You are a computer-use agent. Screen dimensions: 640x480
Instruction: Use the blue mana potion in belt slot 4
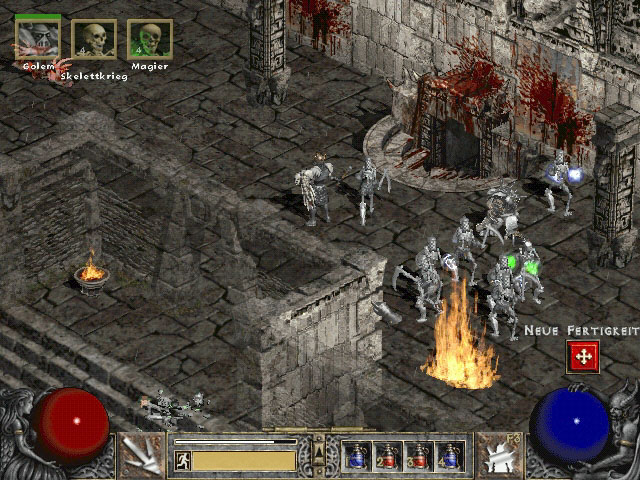(x=449, y=456)
